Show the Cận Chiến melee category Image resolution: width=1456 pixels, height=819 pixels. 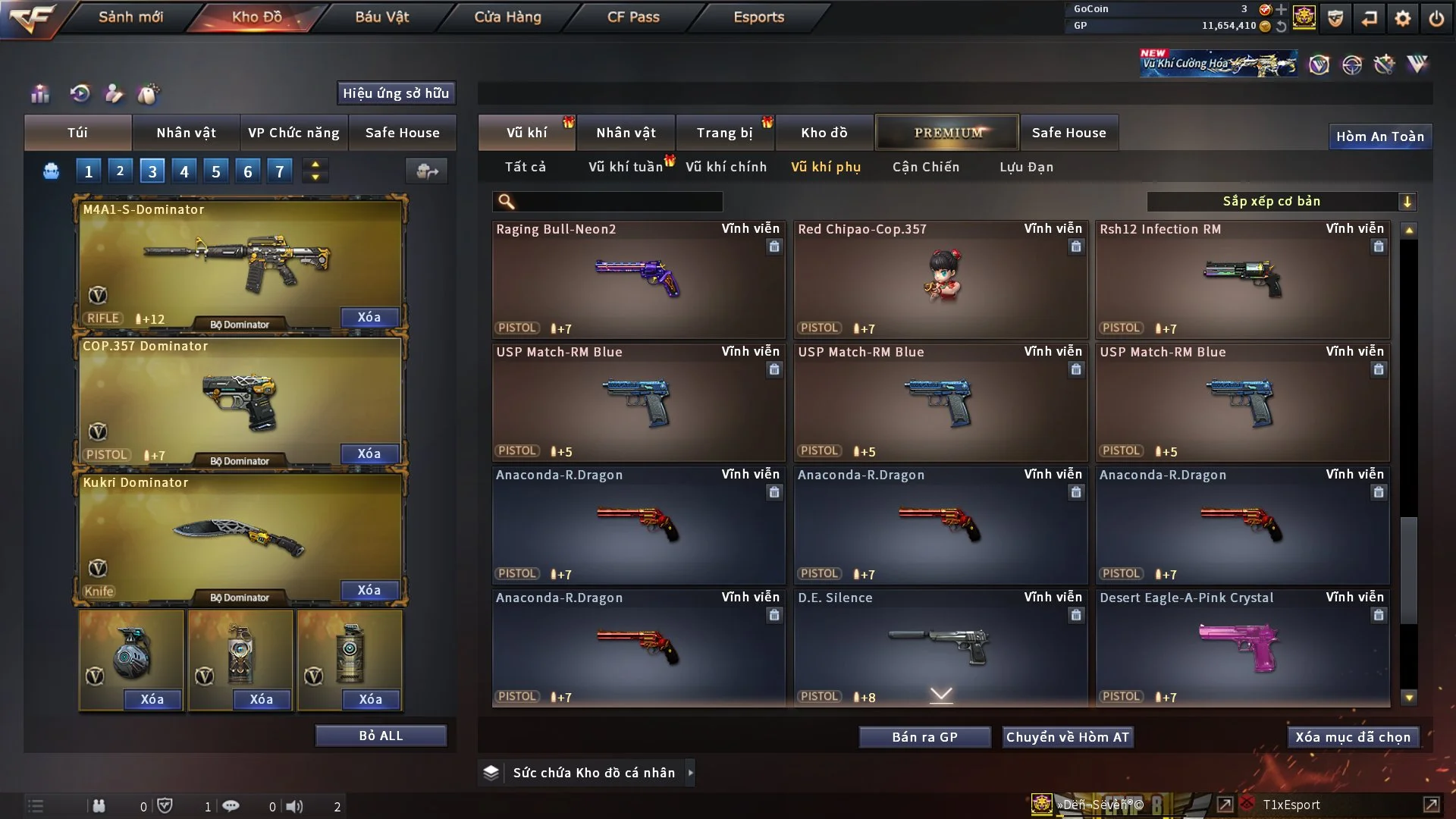pos(926,167)
